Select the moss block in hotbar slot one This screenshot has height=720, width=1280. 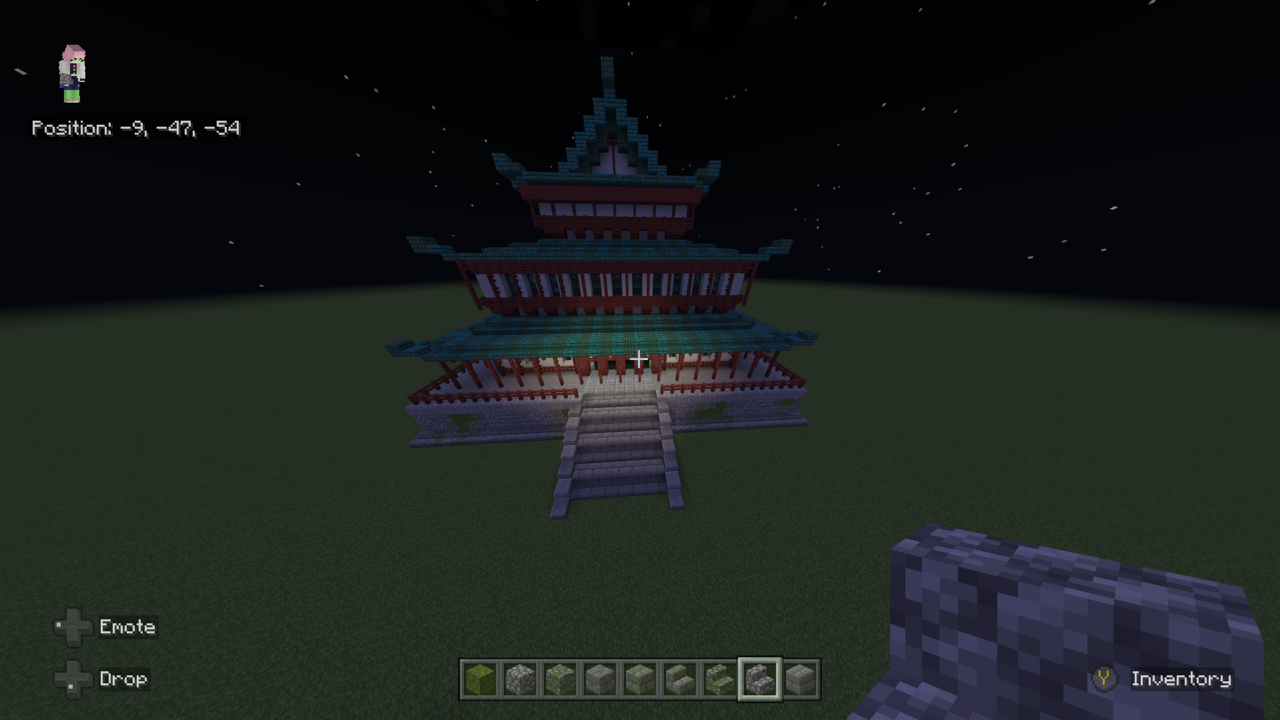click(480, 679)
